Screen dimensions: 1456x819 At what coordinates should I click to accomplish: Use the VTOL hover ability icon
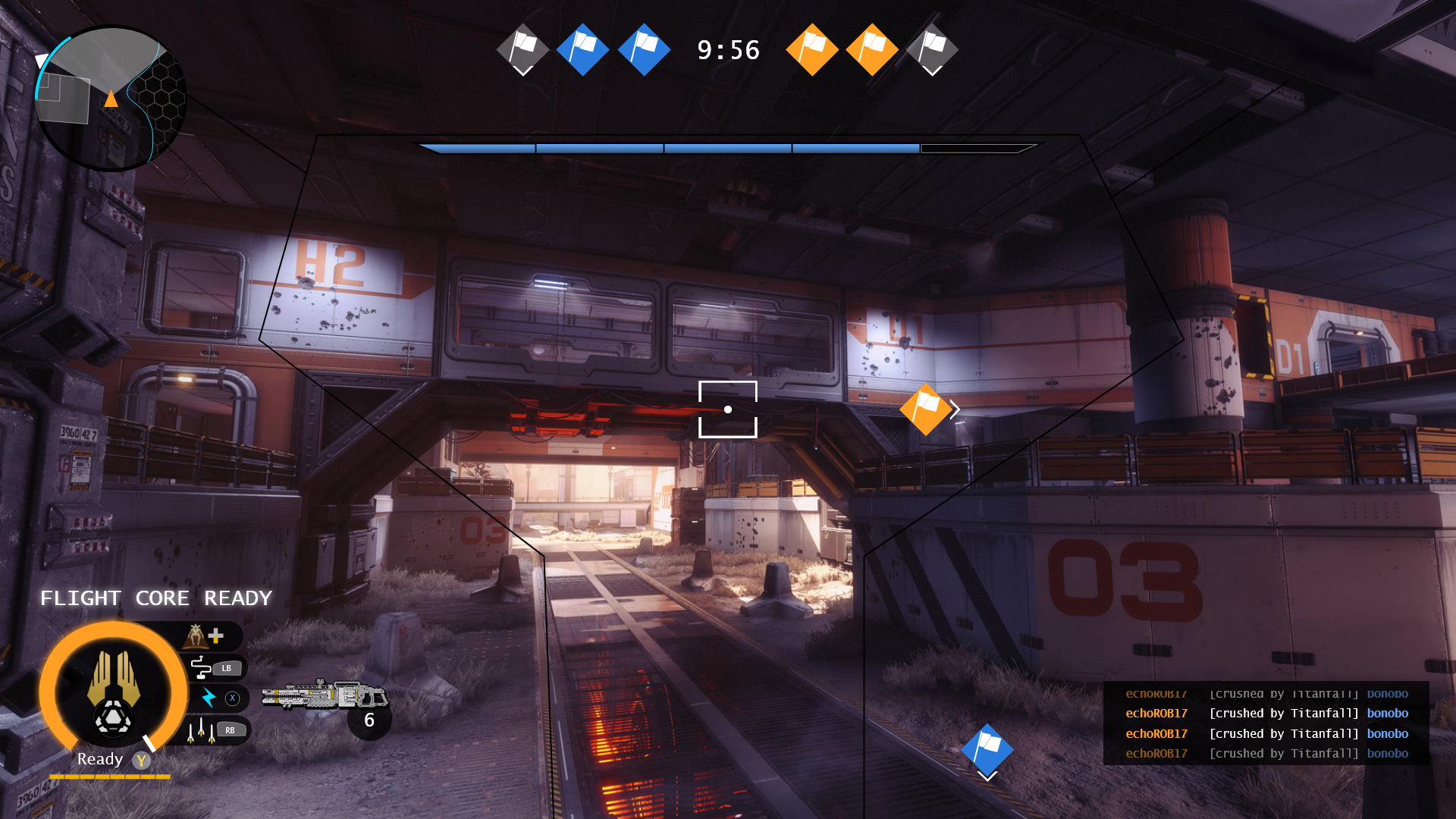pyautogui.click(x=201, y=667)
